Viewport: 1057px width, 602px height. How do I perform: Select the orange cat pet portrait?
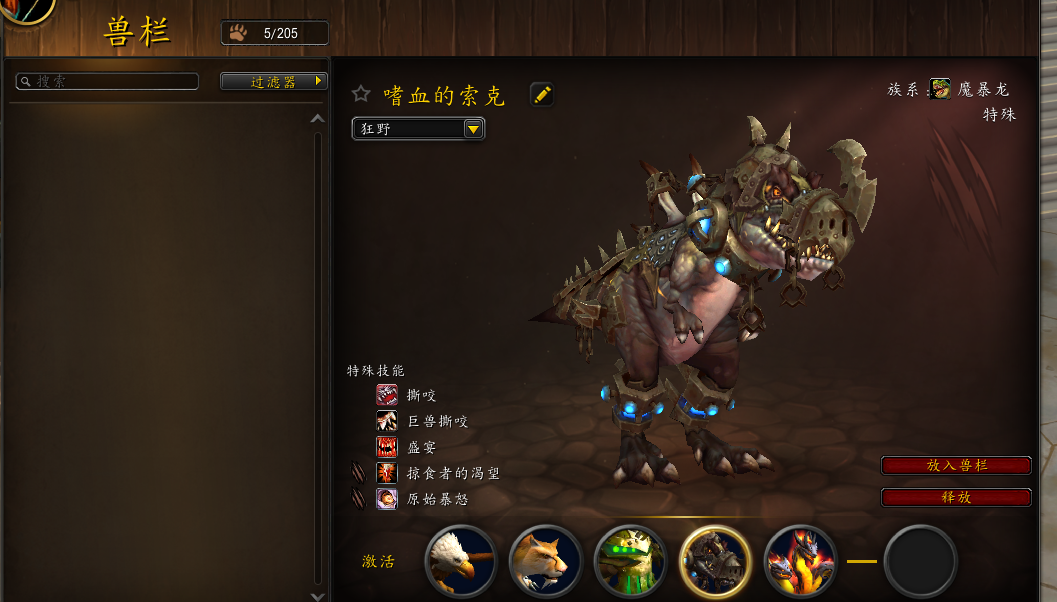[x=546, y=561]
